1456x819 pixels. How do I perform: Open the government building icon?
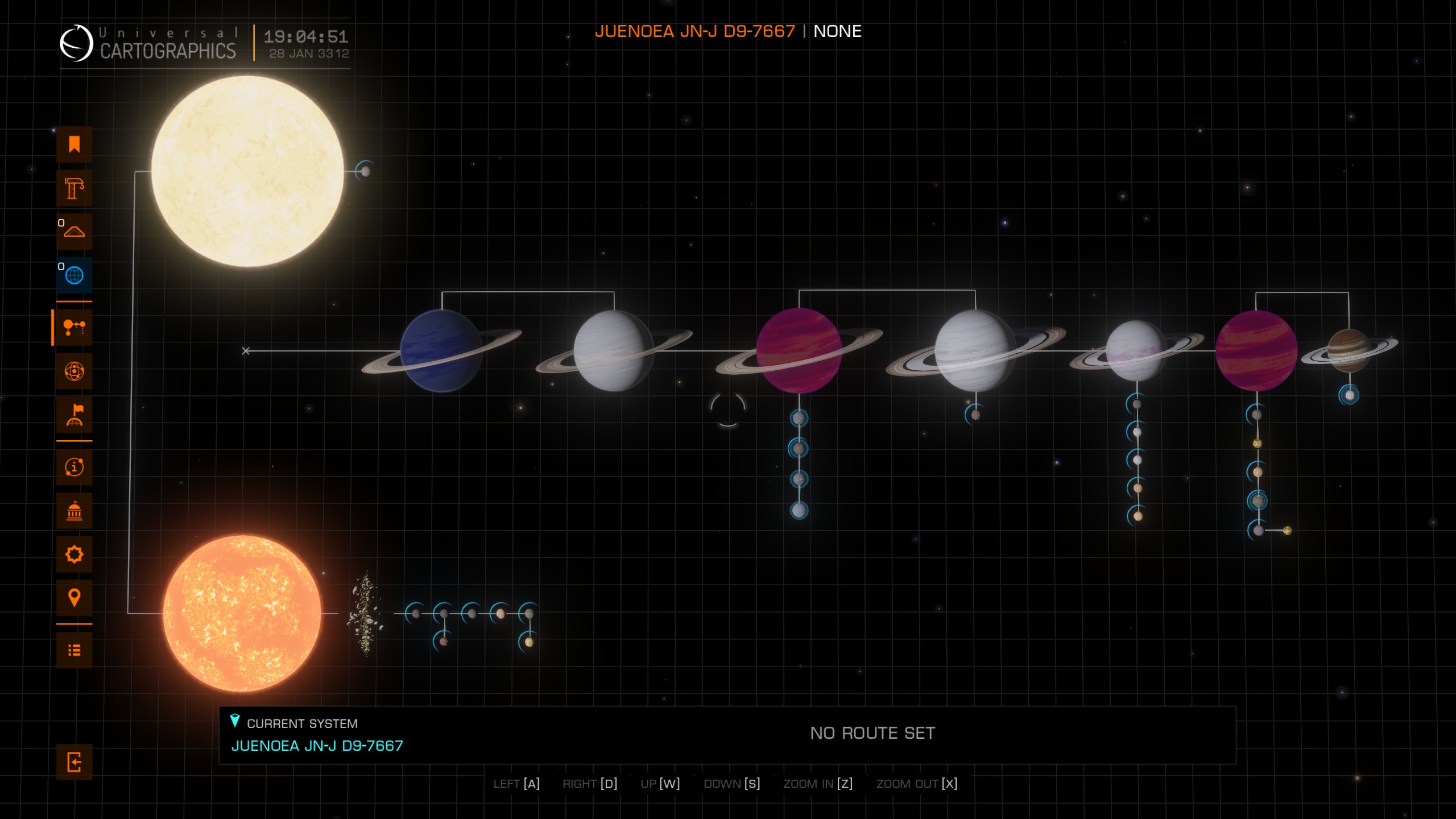(74, 511)
